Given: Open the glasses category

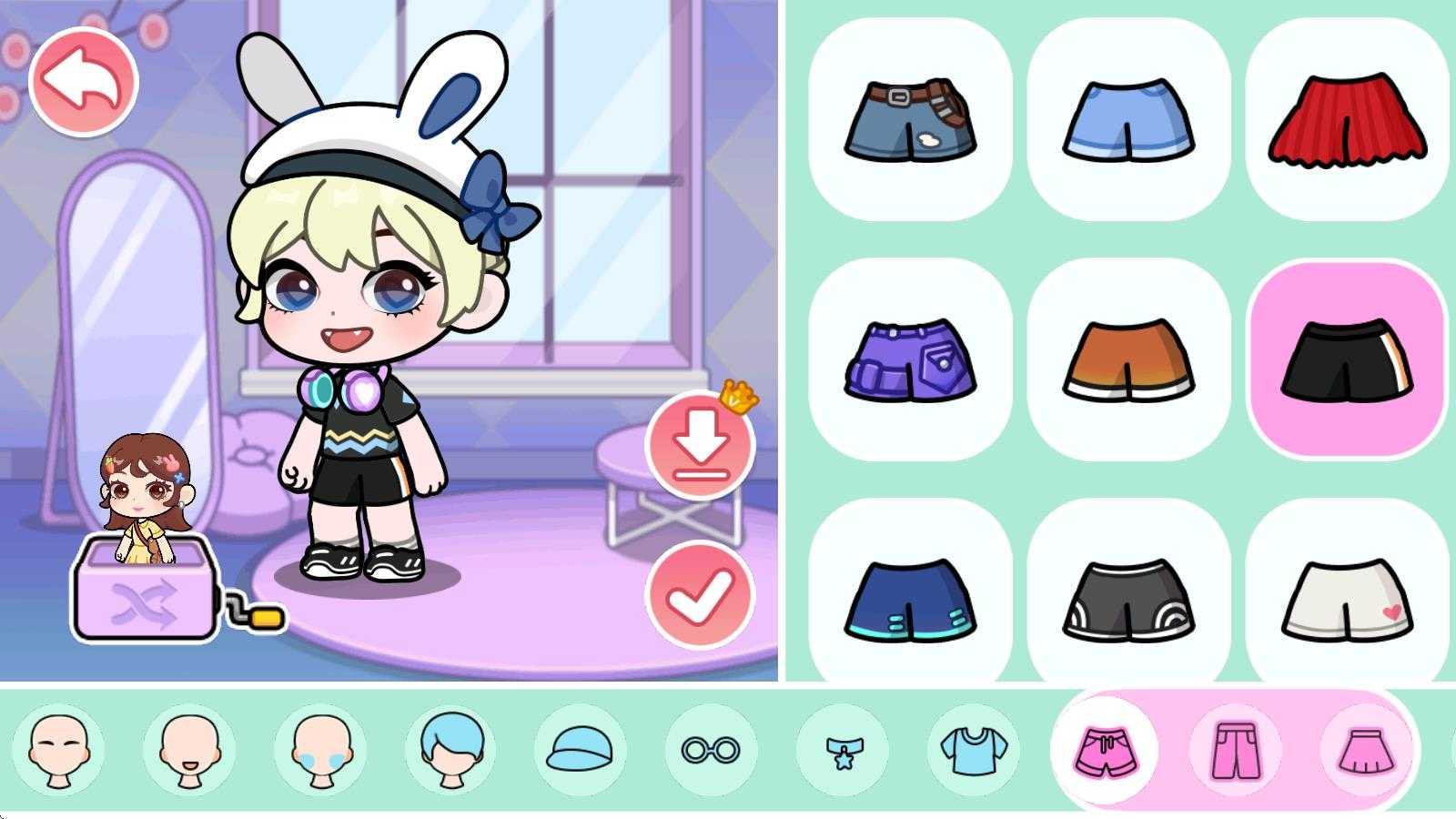Looking at the screenshot, I should [x=713, y=751].
